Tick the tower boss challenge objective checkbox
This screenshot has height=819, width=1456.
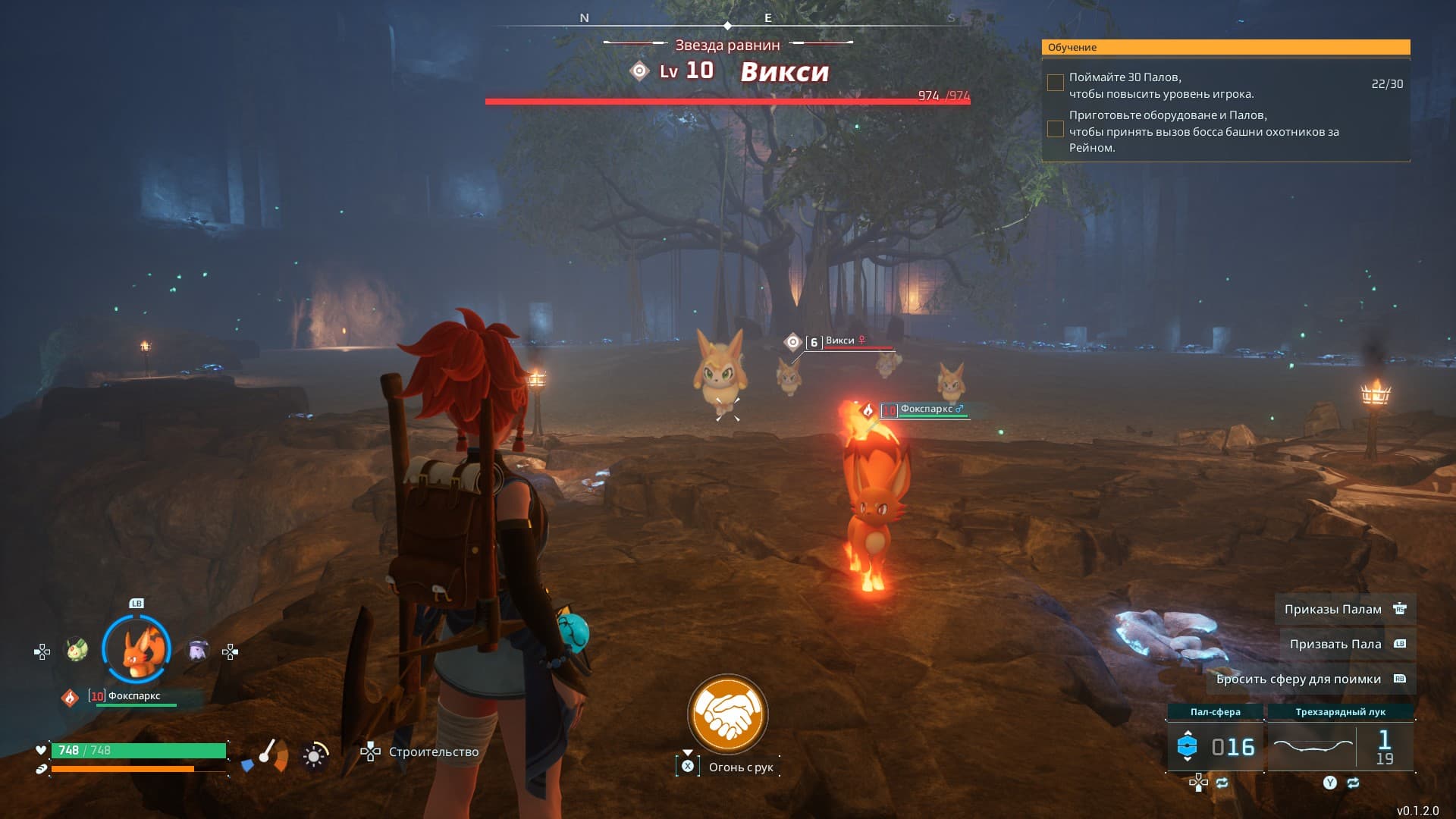tap(1055, 130)
